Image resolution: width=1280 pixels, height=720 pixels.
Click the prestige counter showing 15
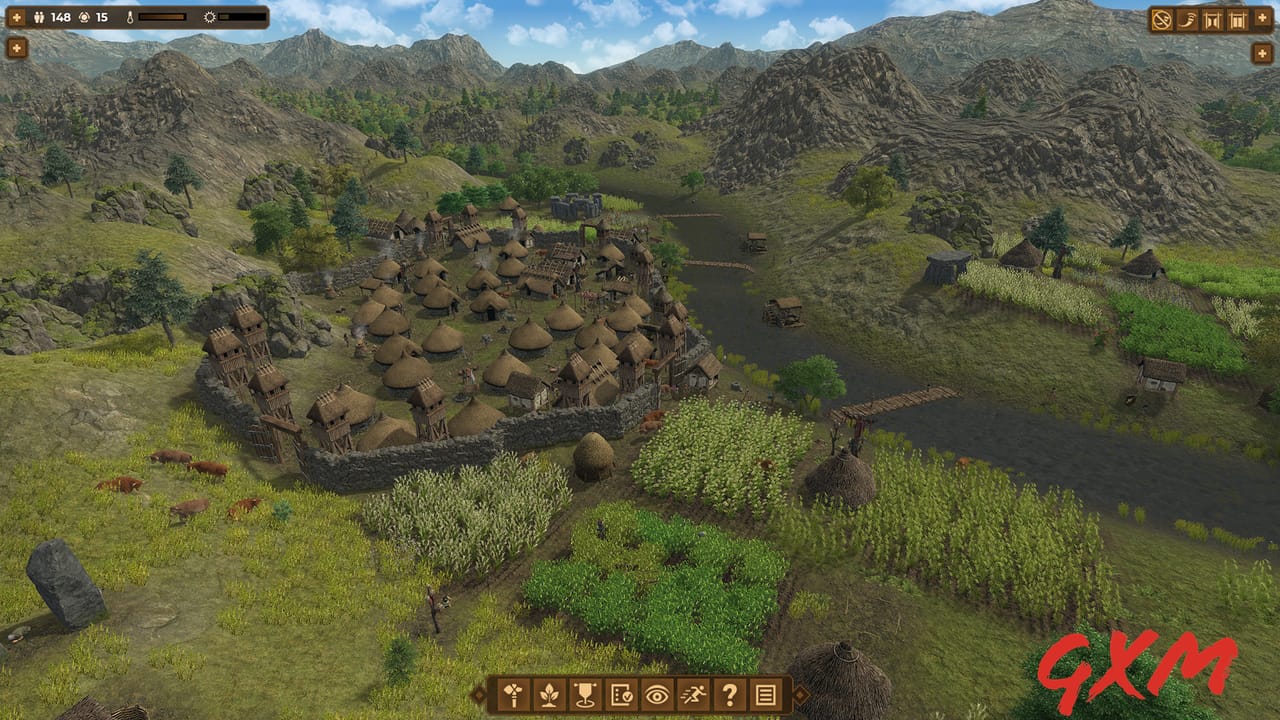tap(101, 17)
